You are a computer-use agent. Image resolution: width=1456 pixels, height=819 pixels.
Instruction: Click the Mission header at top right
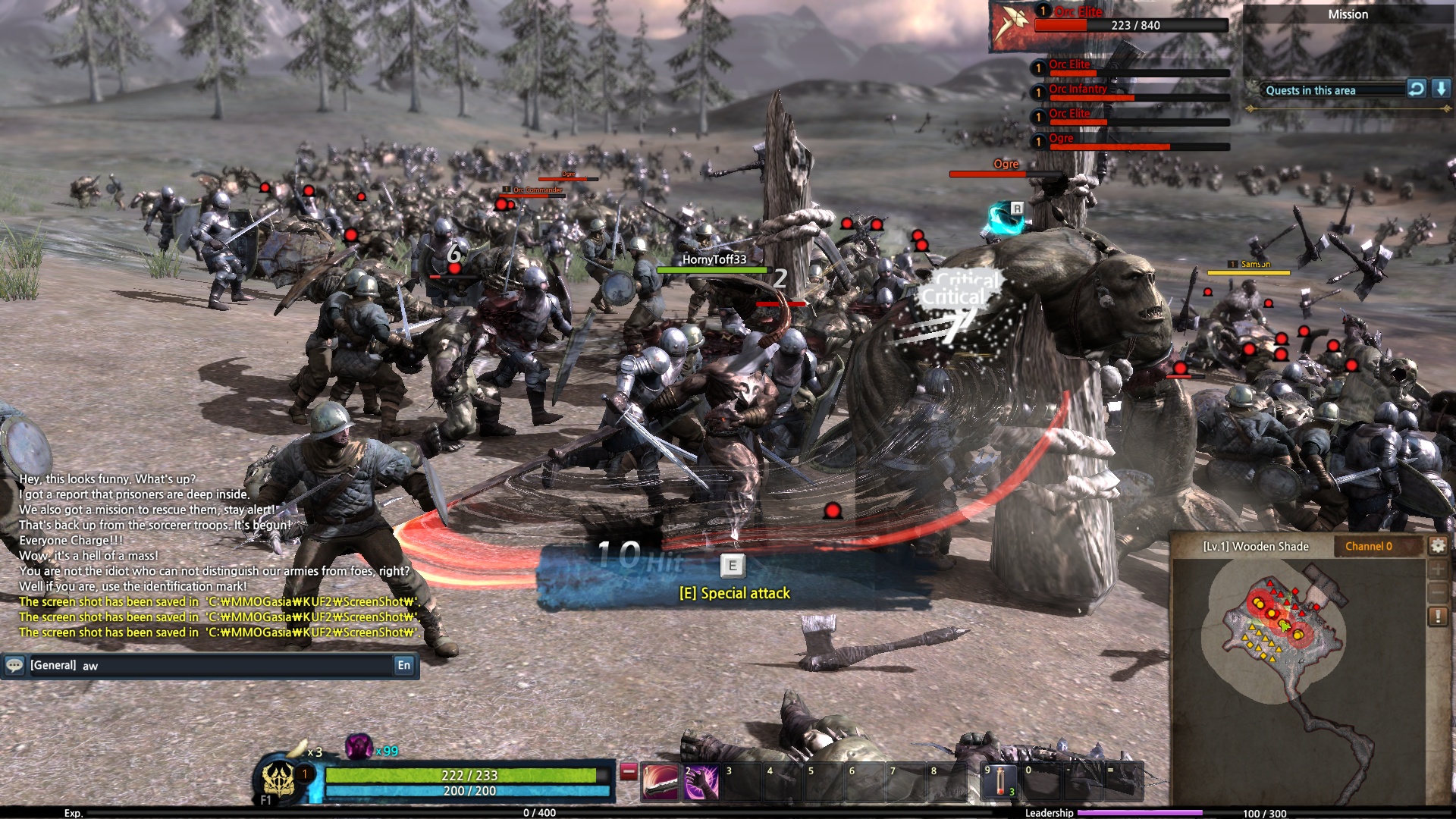[x=1348, y=14]
